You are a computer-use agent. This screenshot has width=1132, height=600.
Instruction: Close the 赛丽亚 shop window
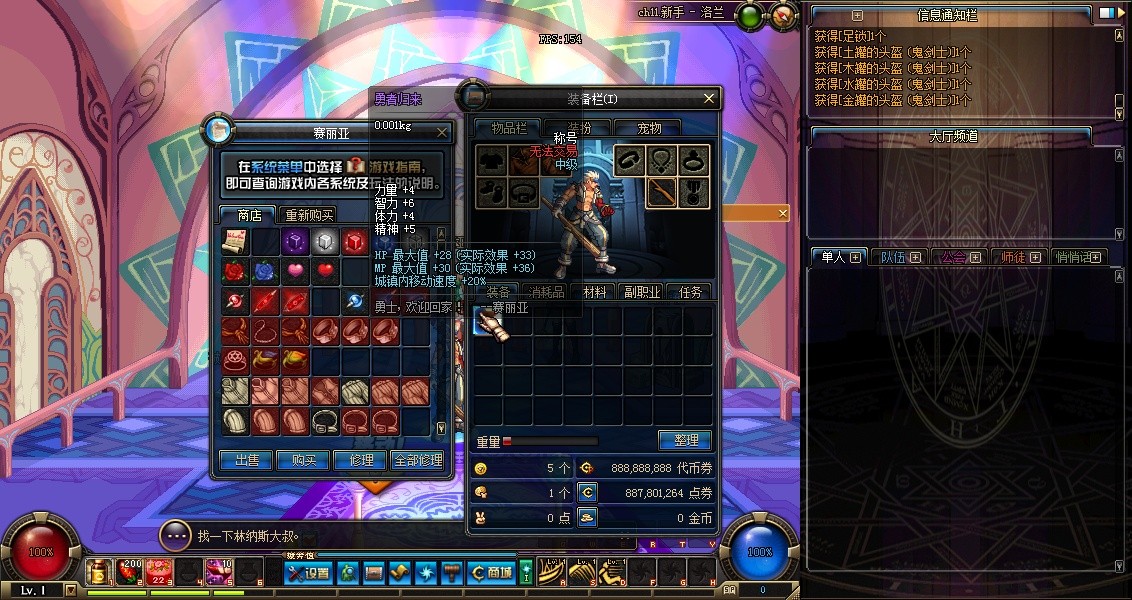443,131
